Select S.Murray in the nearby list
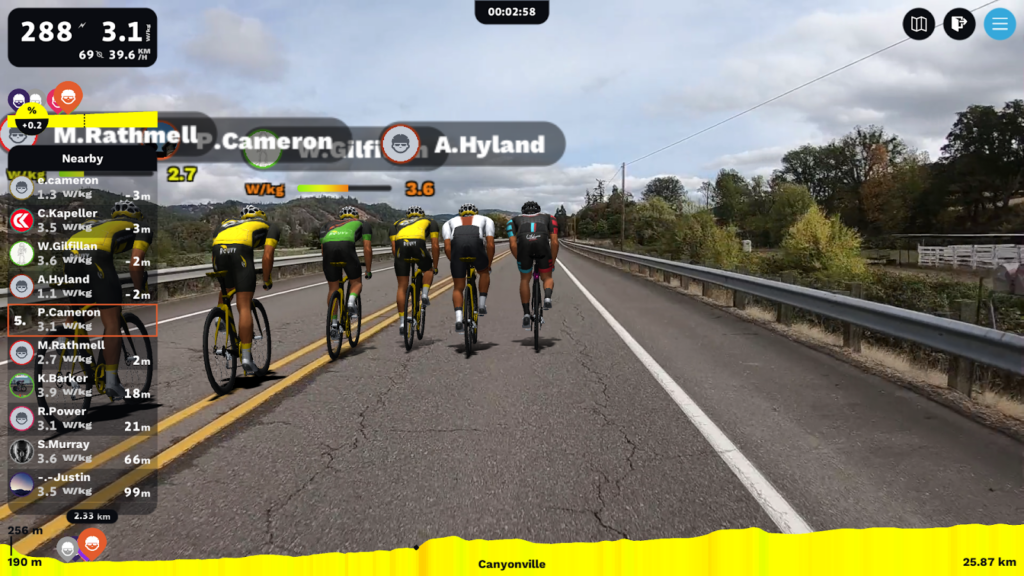 (82, 451)
